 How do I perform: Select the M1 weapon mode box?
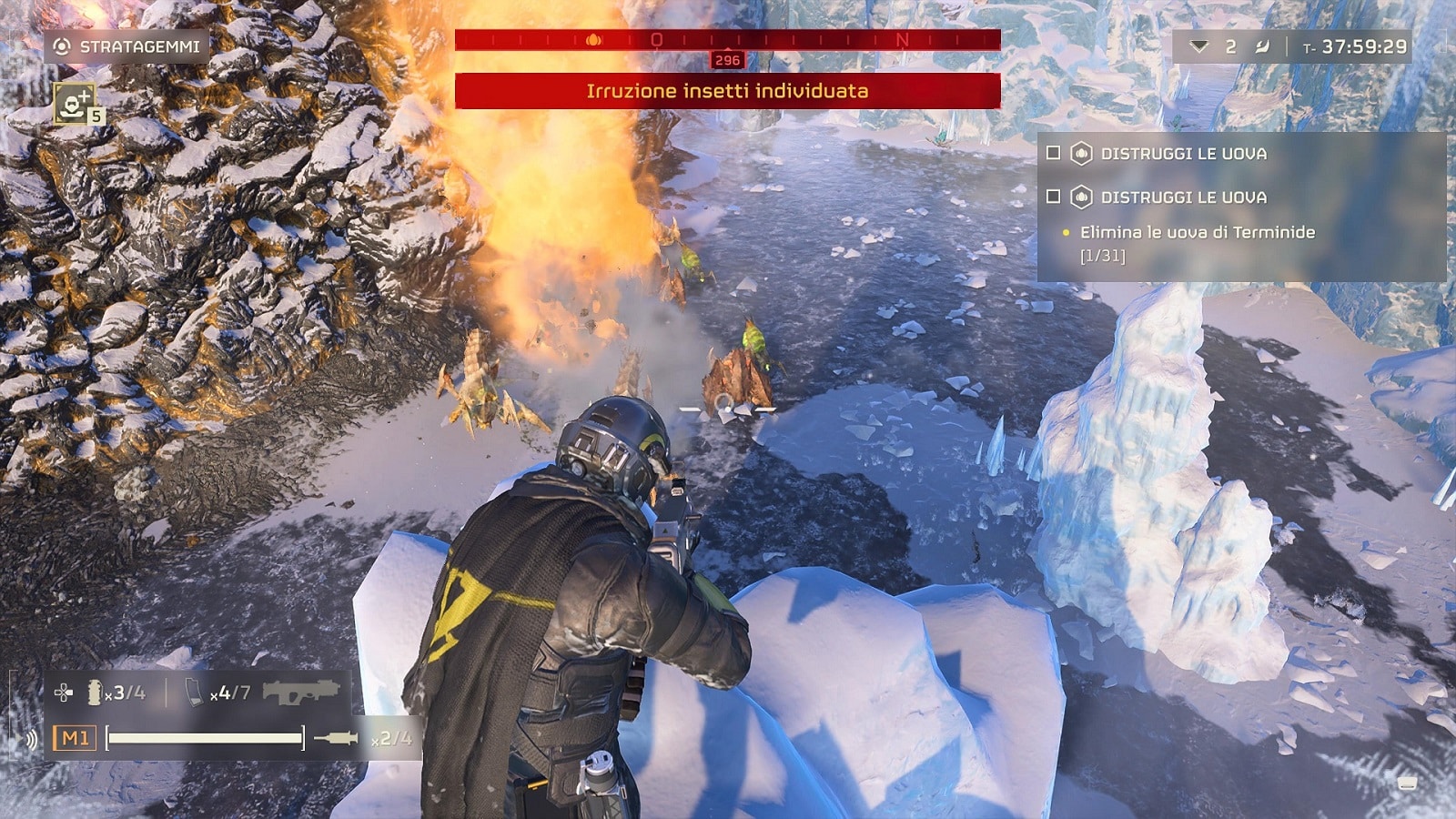[75, 738]
